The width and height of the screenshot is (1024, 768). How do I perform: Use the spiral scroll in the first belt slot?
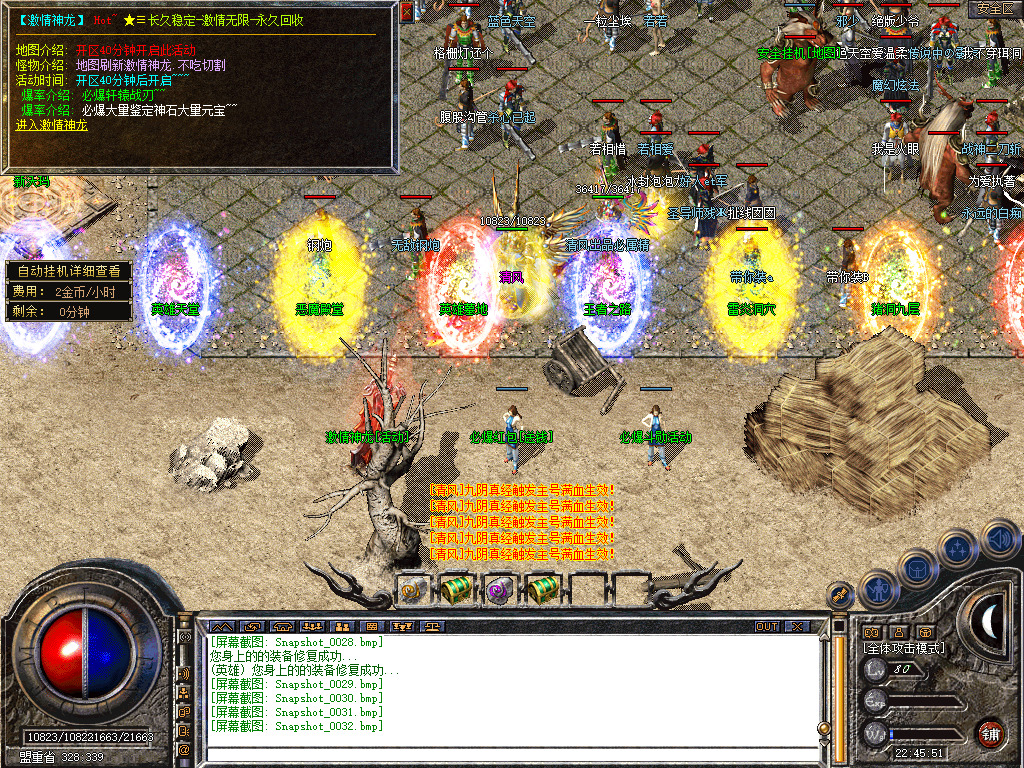(411, 590)
